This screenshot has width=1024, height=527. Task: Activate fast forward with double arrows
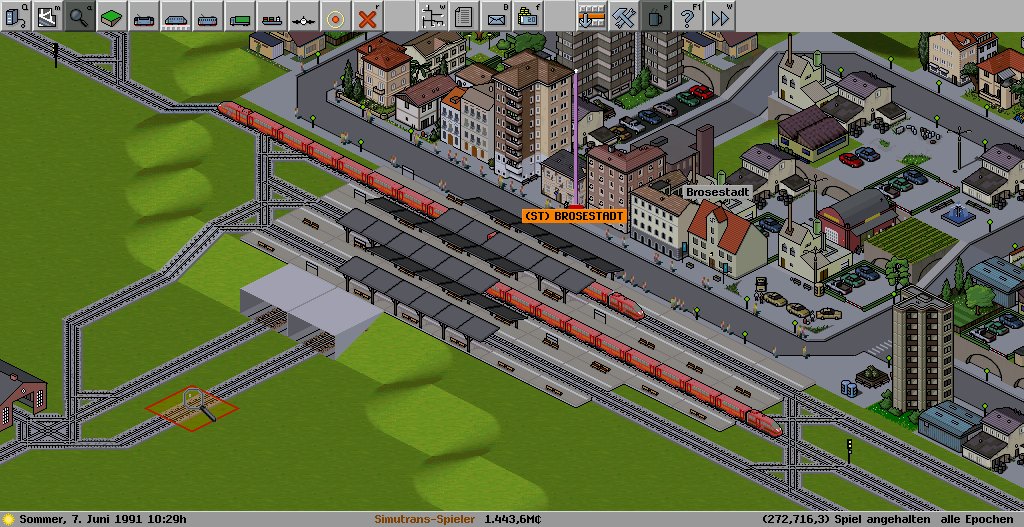pos(719,16)
